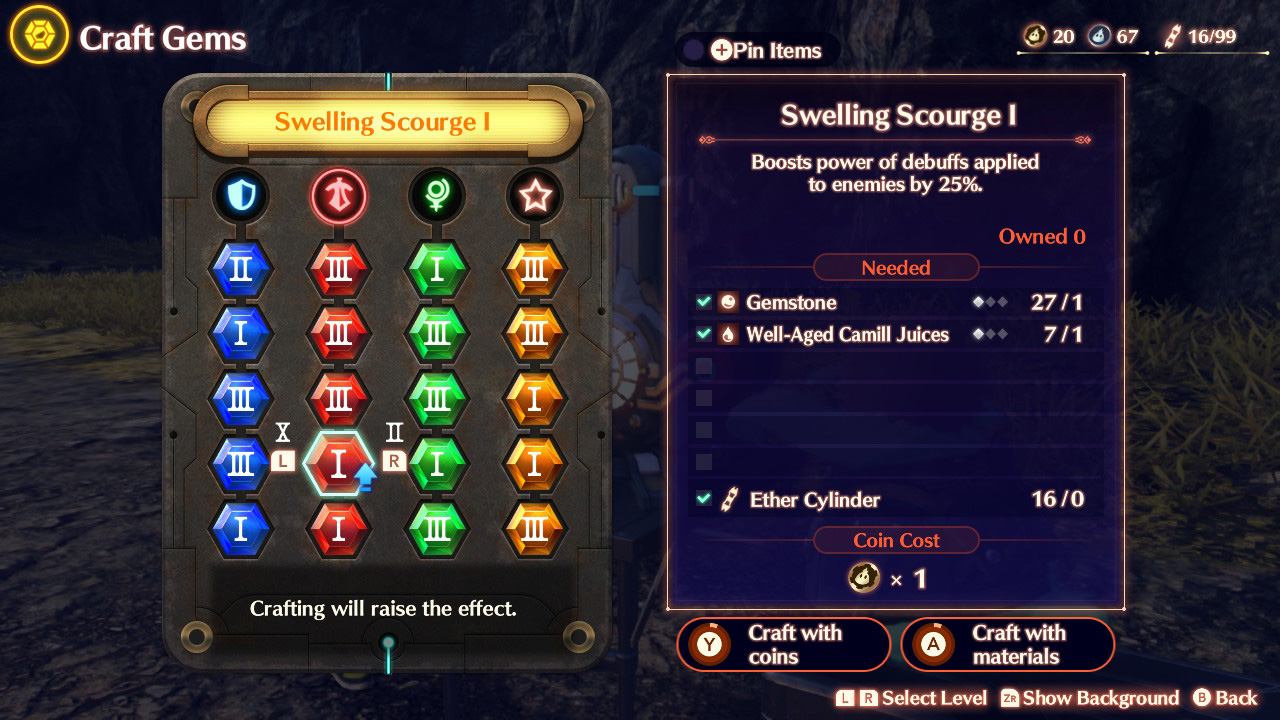
Task: Select the shield defense gem category icon
Action: 241,196
